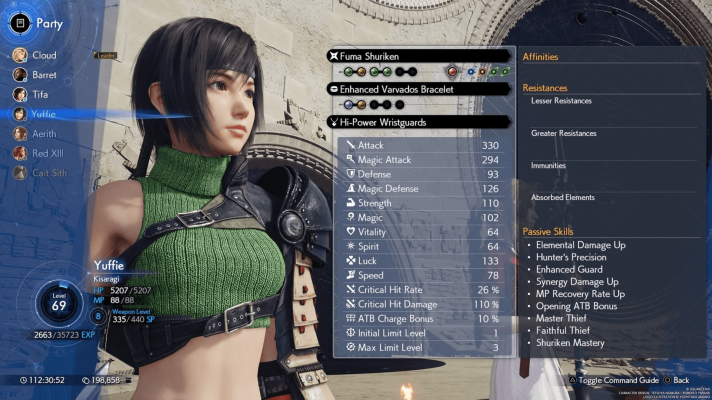Open the Enhanced Varvados Bracelet armor row
Screen dimensions: 712x400
point(422,88)
